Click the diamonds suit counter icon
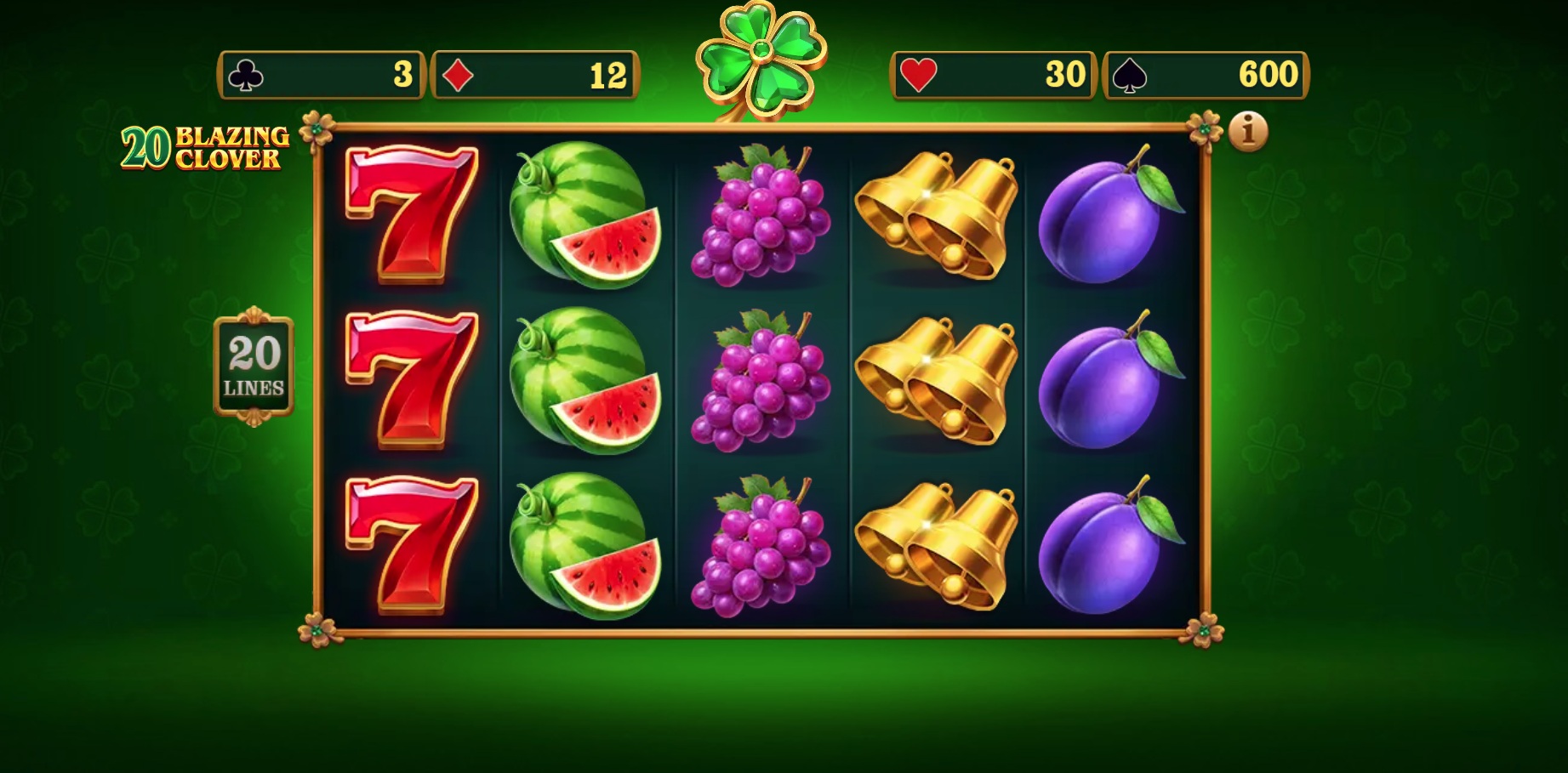1568x773 pixels. click(457, 74)
